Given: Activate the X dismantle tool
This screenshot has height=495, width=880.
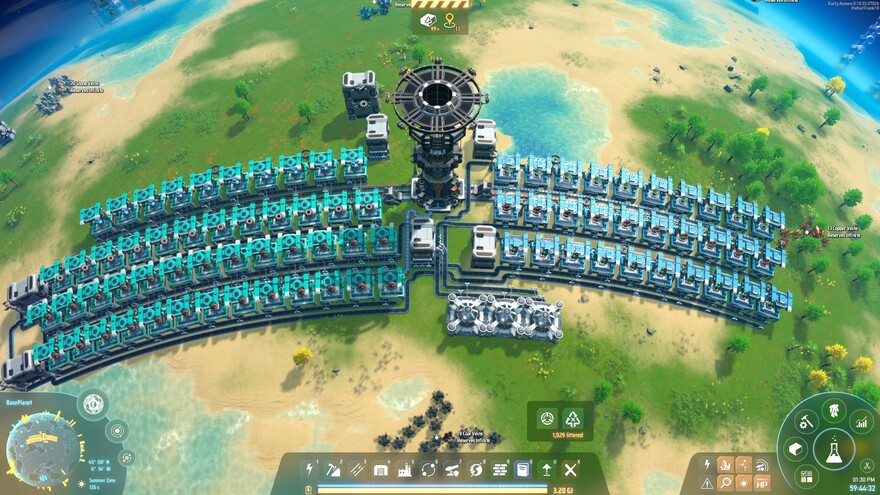Looking at the screenshot, I should pos(571,469).
